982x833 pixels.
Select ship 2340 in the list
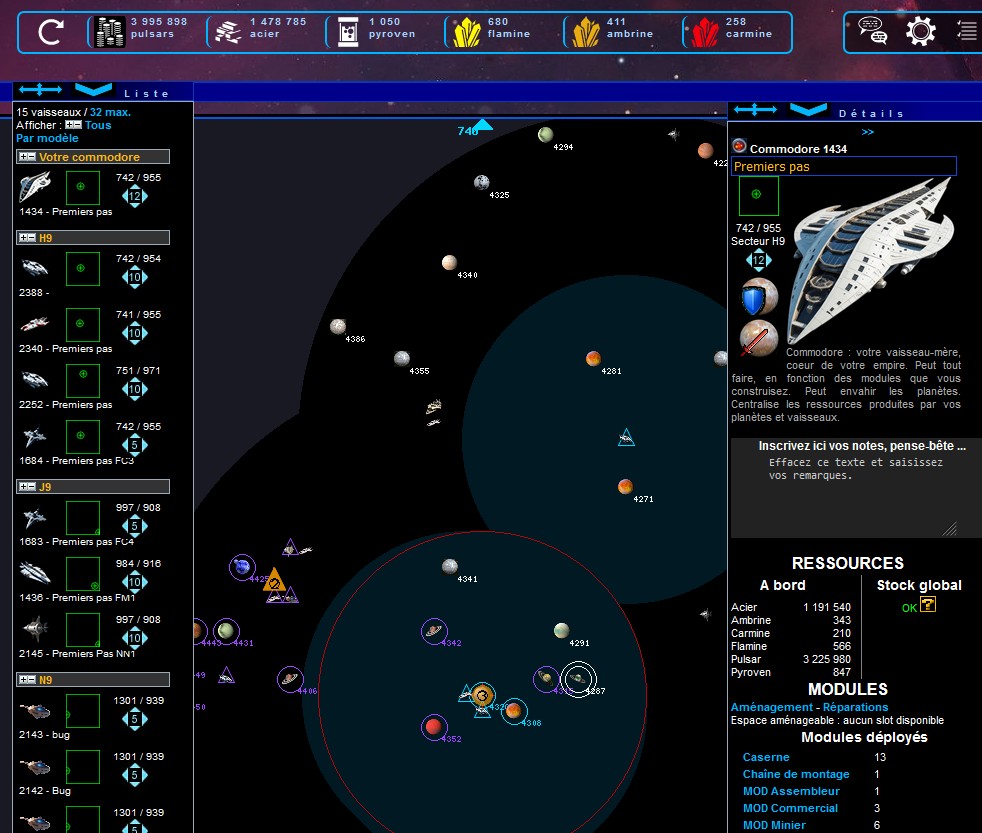[x=35, y=324]
